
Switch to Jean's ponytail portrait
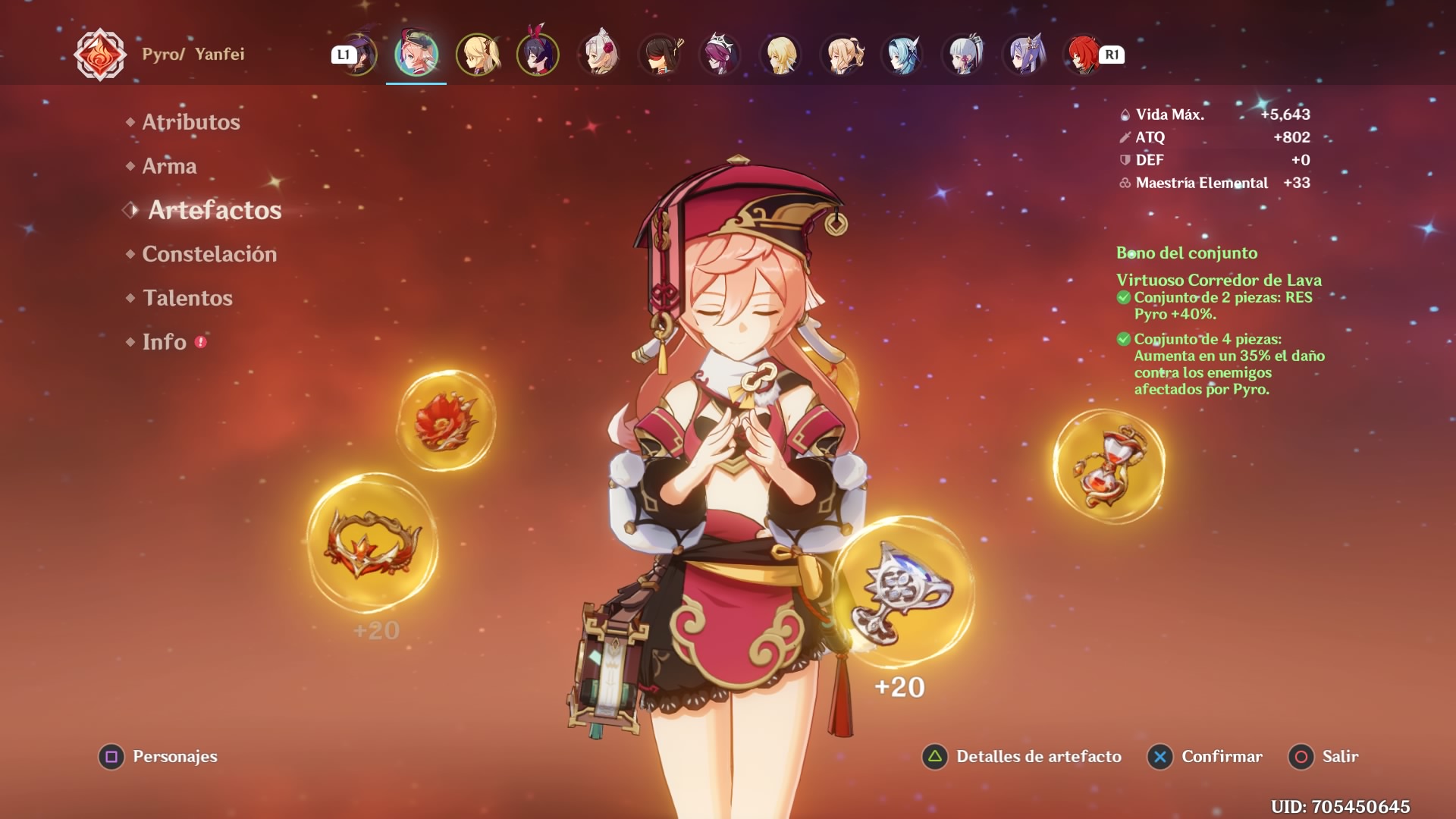842,55
